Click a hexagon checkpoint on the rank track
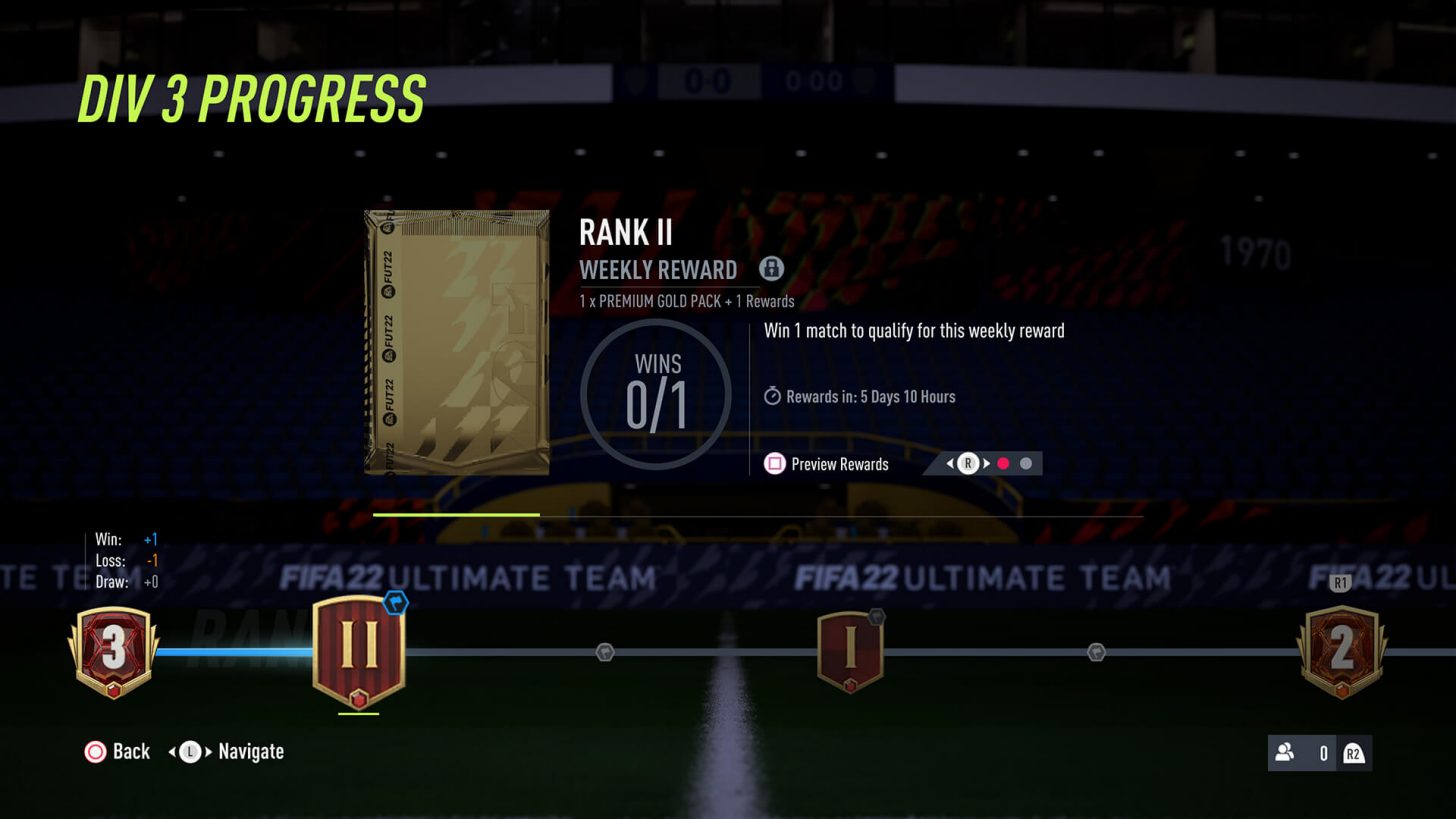The image size is (1456, 819). 604,651
